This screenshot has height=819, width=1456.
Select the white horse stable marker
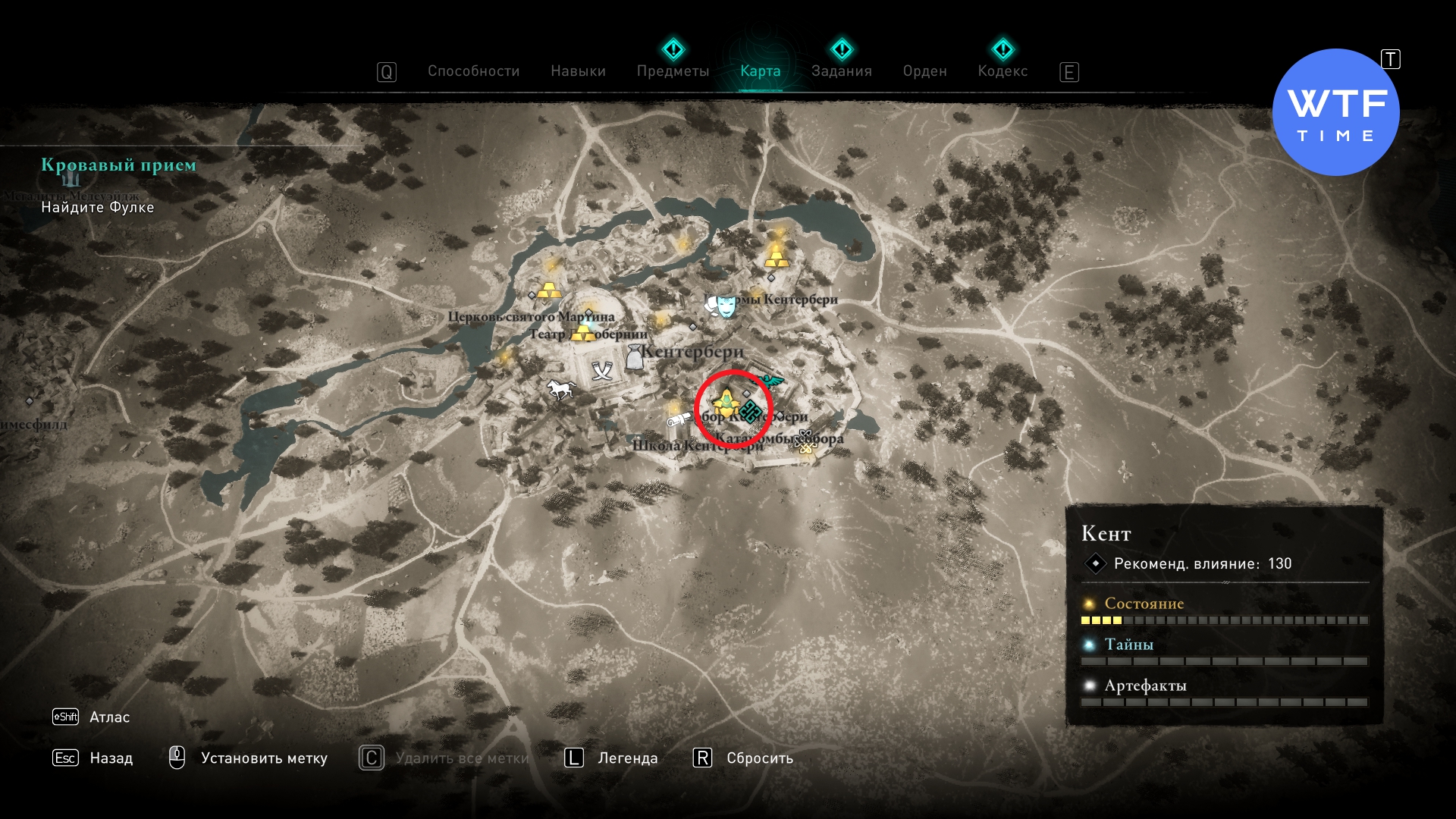coord(560,390)
